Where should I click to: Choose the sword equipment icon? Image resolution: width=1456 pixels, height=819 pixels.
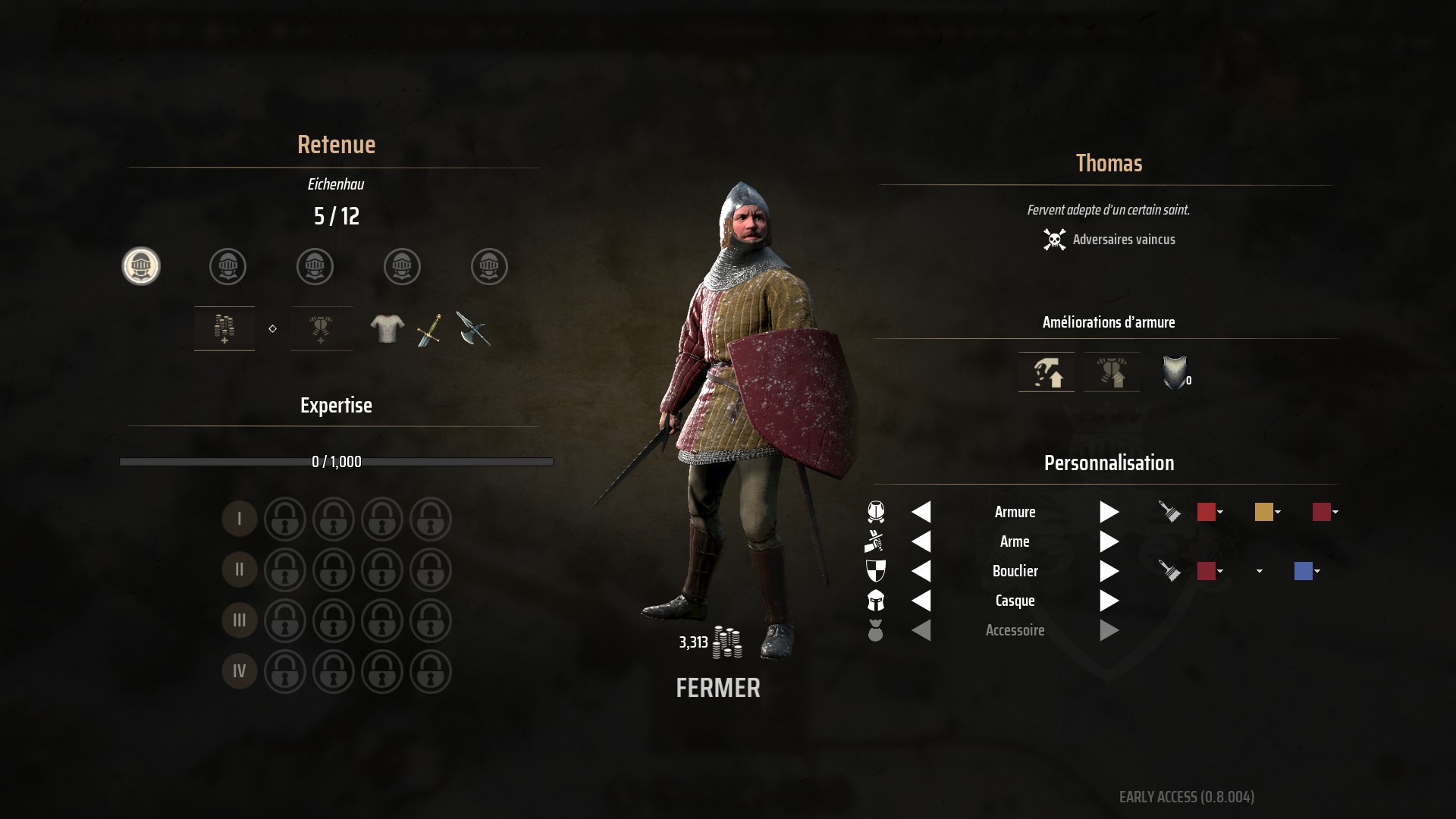pos(429,330)
